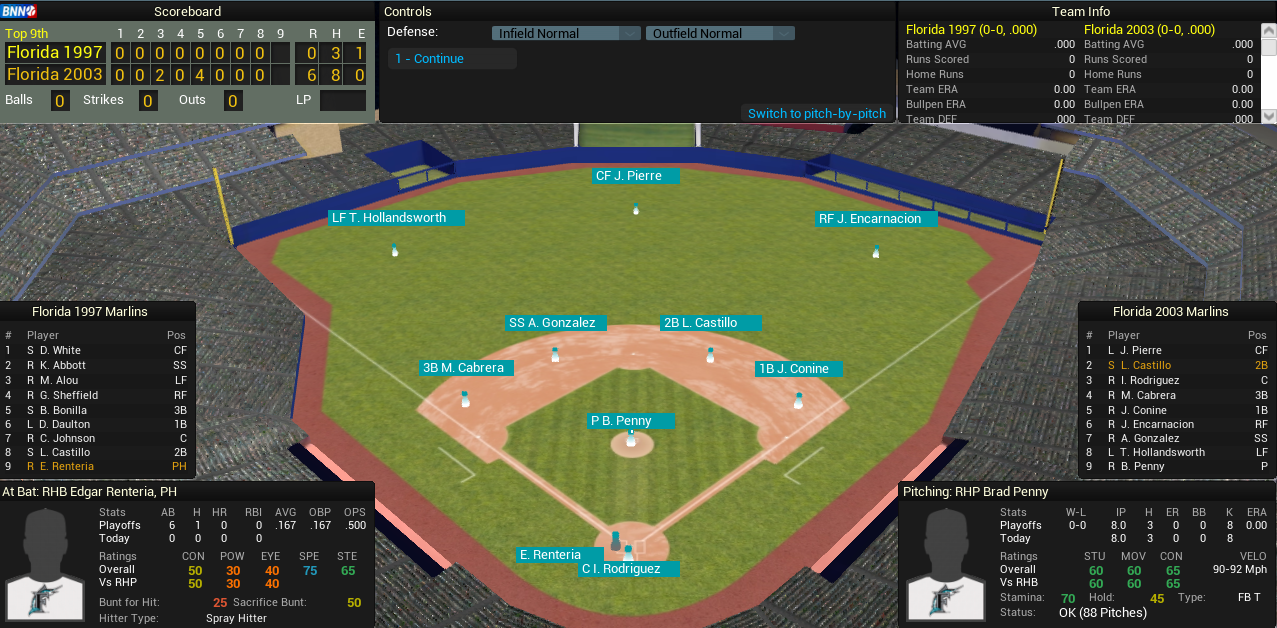
Task: Select RF J. Encarnacion fielder label
Action: tap(876, 219)
